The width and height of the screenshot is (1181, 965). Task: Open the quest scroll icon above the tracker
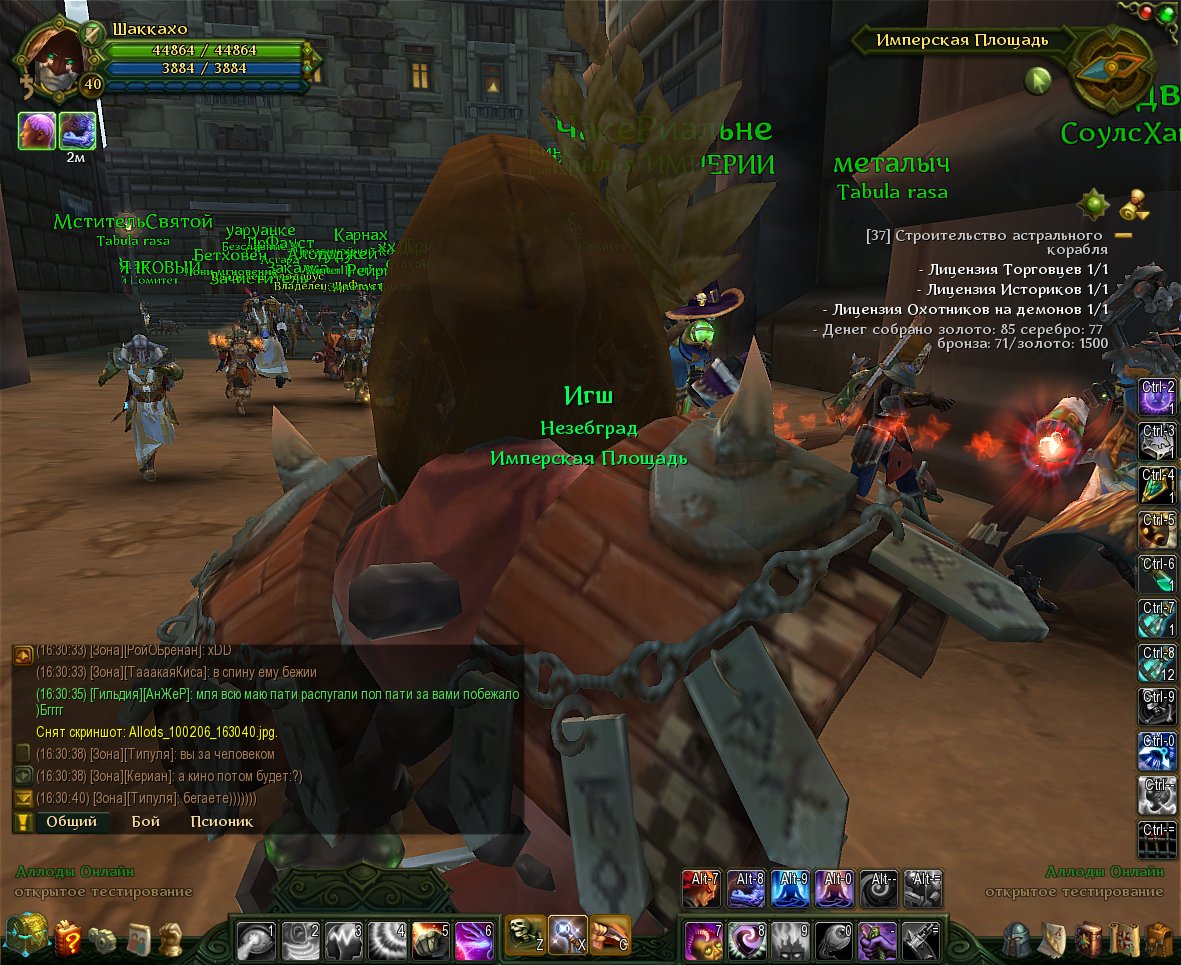[1131, 204]
